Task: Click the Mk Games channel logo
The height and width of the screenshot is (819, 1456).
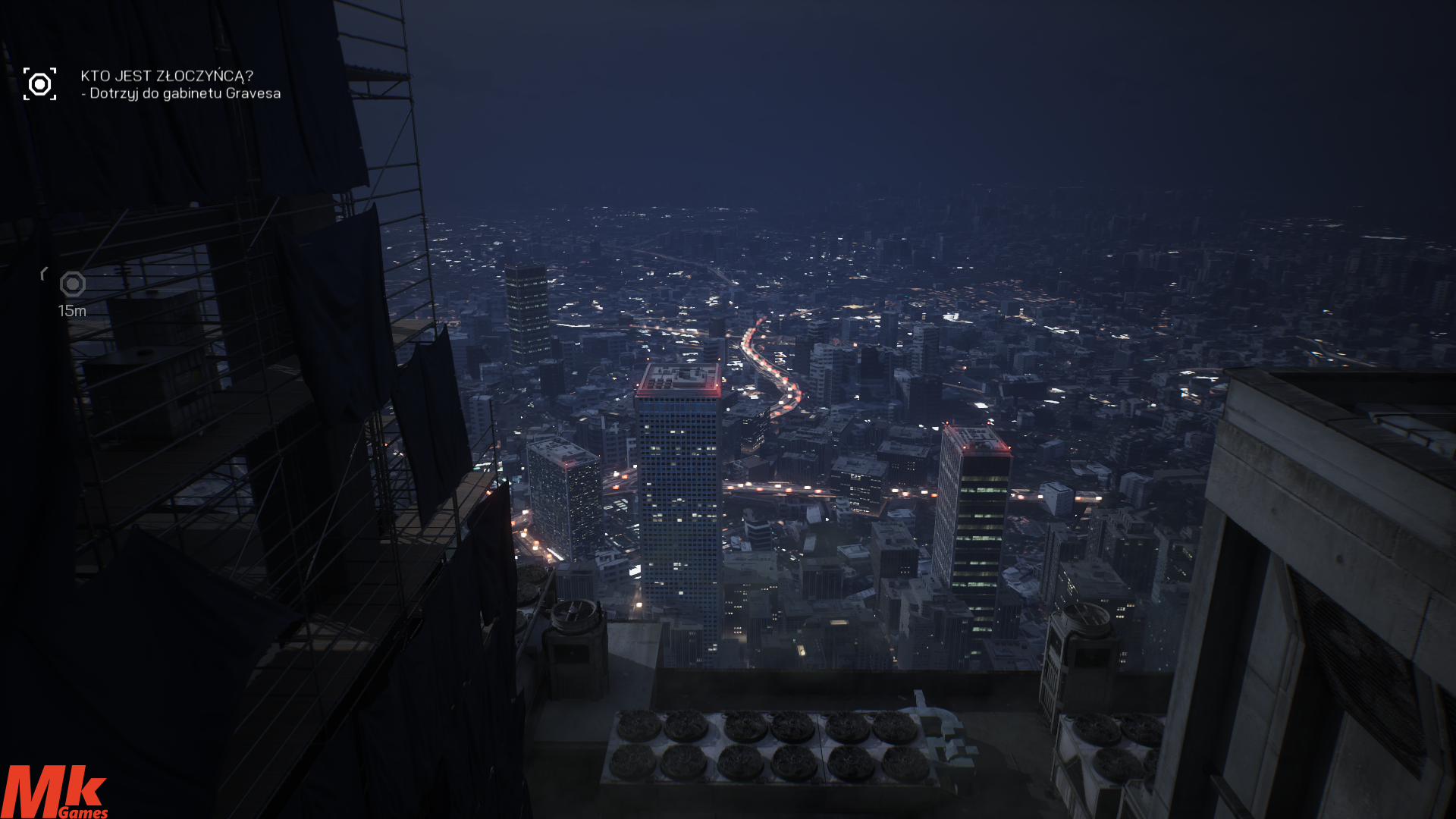Action: click(x=54, y=792)
